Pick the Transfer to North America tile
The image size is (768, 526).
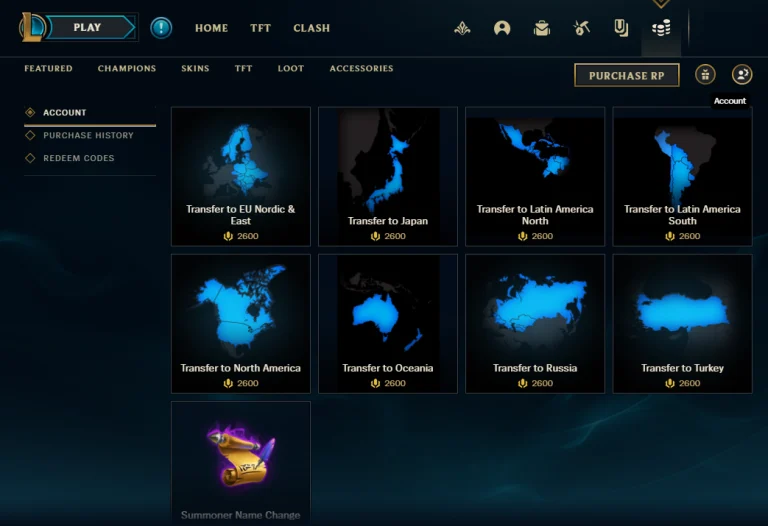(241, 323)
